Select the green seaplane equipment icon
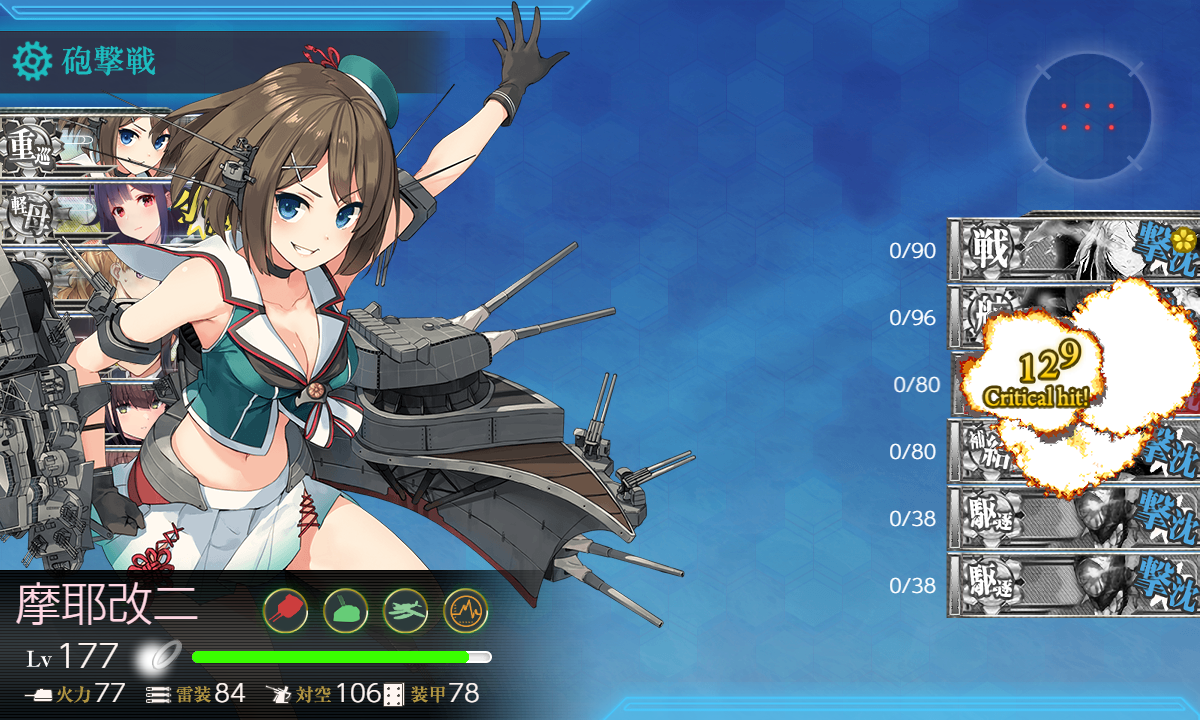The image size is (1200, 720). pyautogui.click(x=405, y=609)
